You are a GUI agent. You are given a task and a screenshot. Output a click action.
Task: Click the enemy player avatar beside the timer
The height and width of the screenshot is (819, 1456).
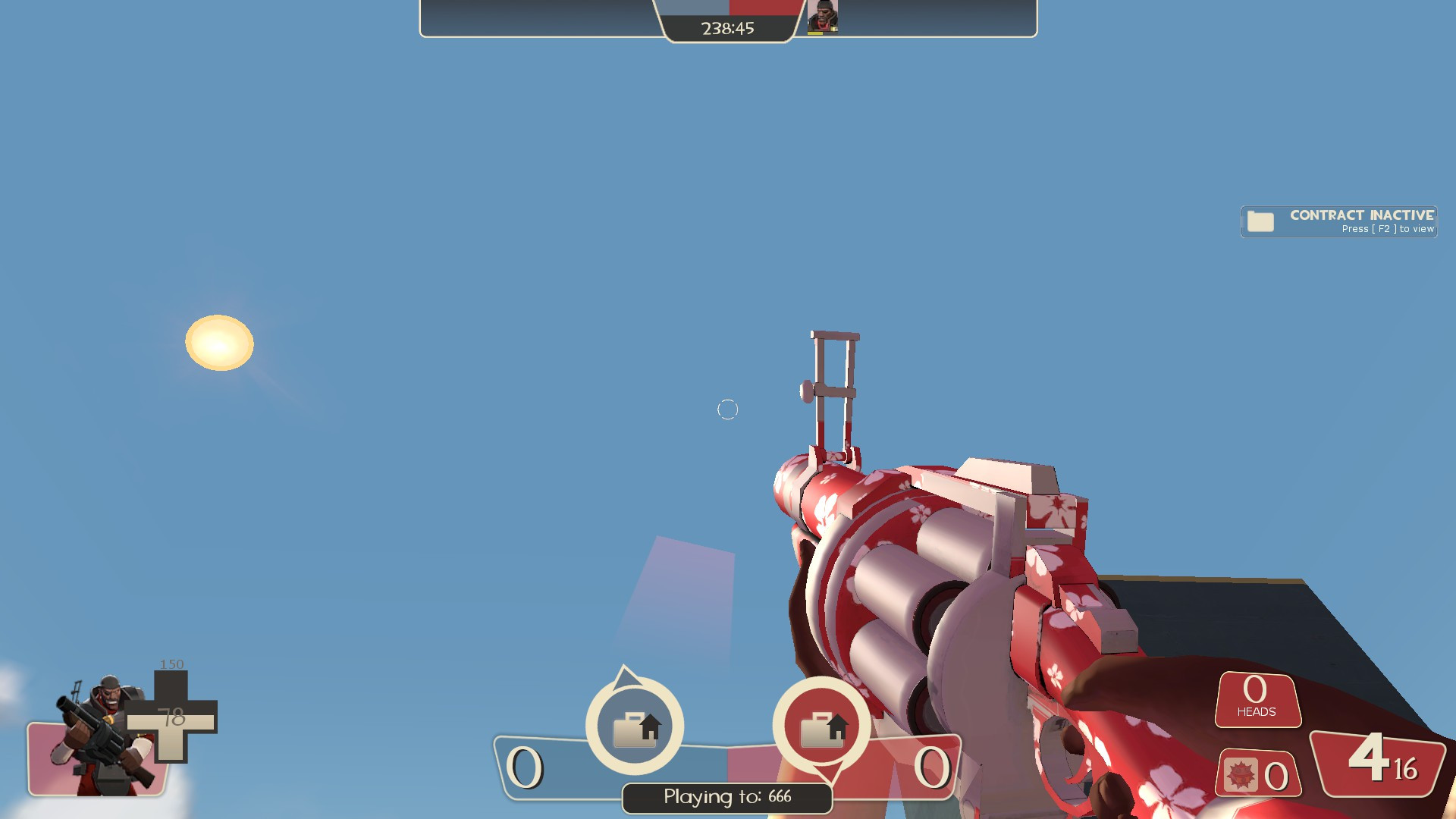pyautogui.click(x=821, y=17)
